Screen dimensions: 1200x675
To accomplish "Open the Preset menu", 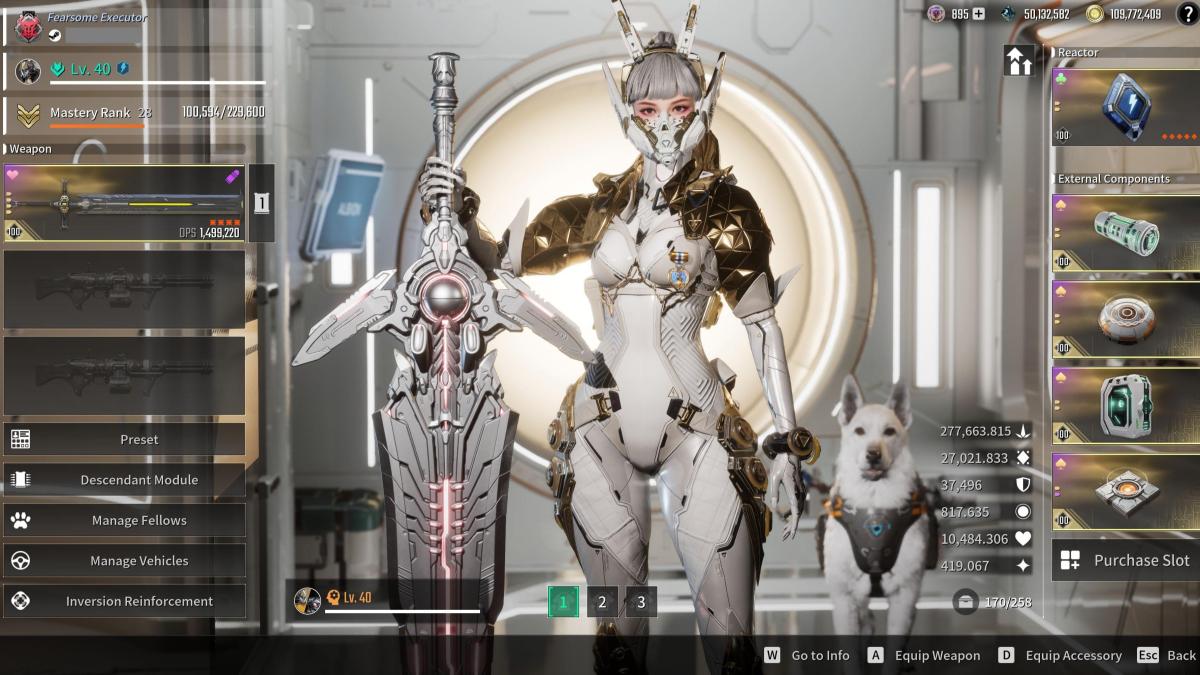I will click(x=125, y=439).
